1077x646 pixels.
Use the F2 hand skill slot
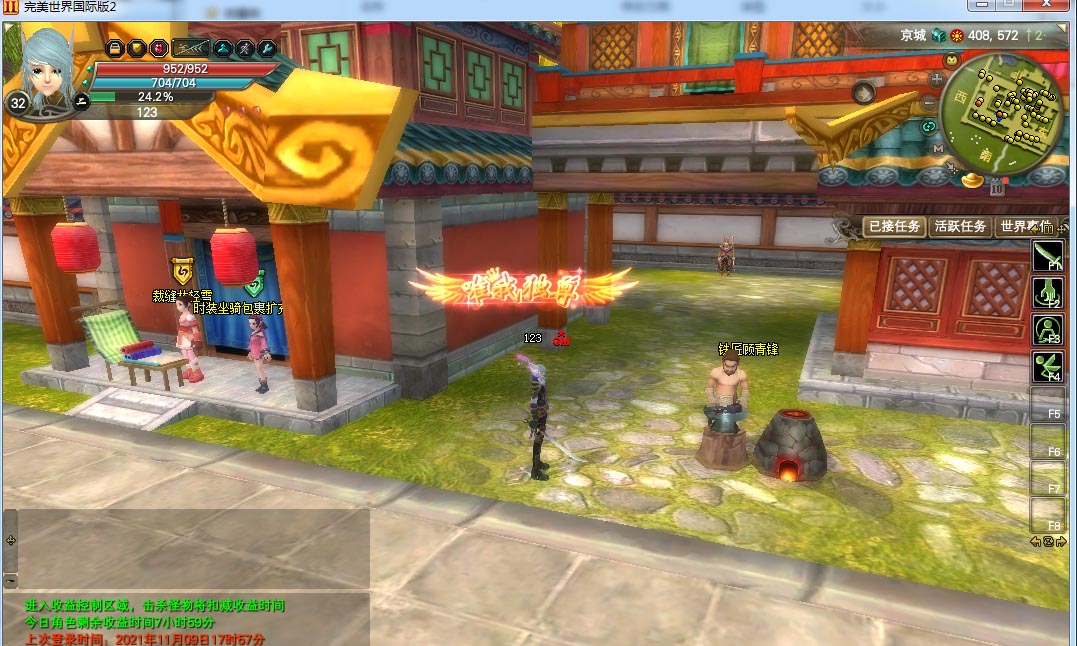(x=1047, y=293)
